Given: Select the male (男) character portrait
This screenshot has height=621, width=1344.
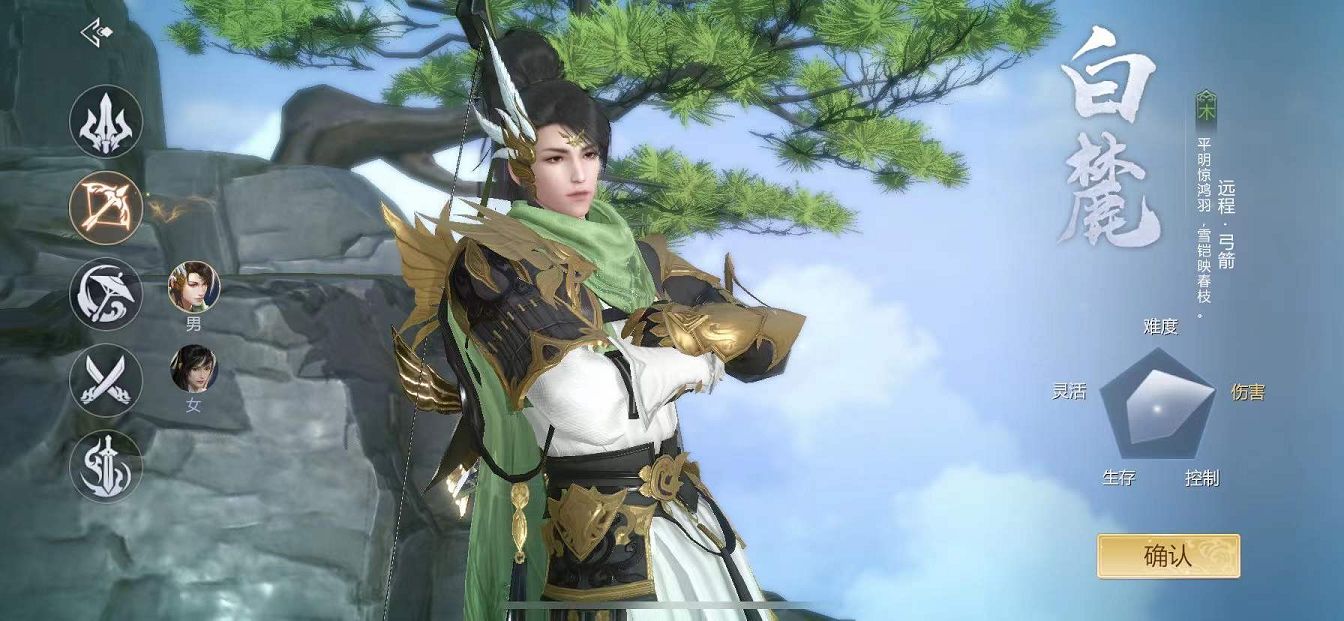Looking at the screenshot, I should click(x=194, y=287).
